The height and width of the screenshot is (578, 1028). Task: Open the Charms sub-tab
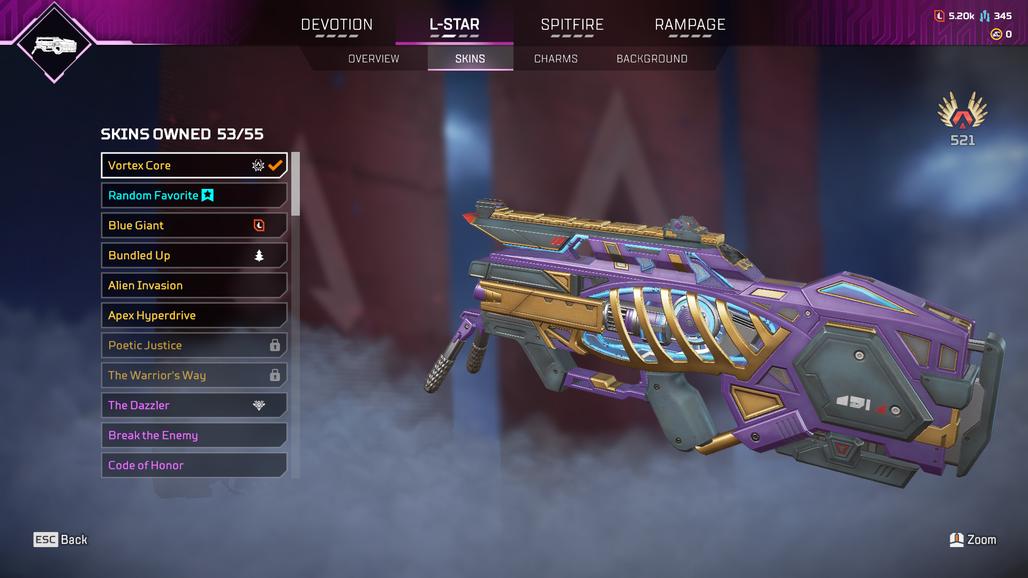coord(556,59)
